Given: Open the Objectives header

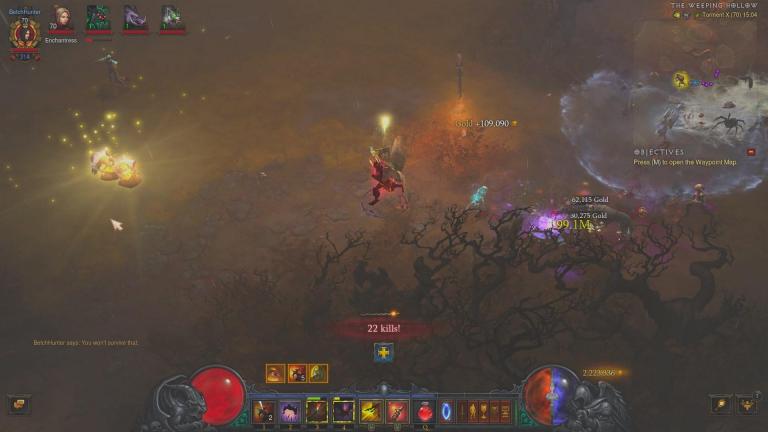Looking at the screenshot, I should 660,152.
